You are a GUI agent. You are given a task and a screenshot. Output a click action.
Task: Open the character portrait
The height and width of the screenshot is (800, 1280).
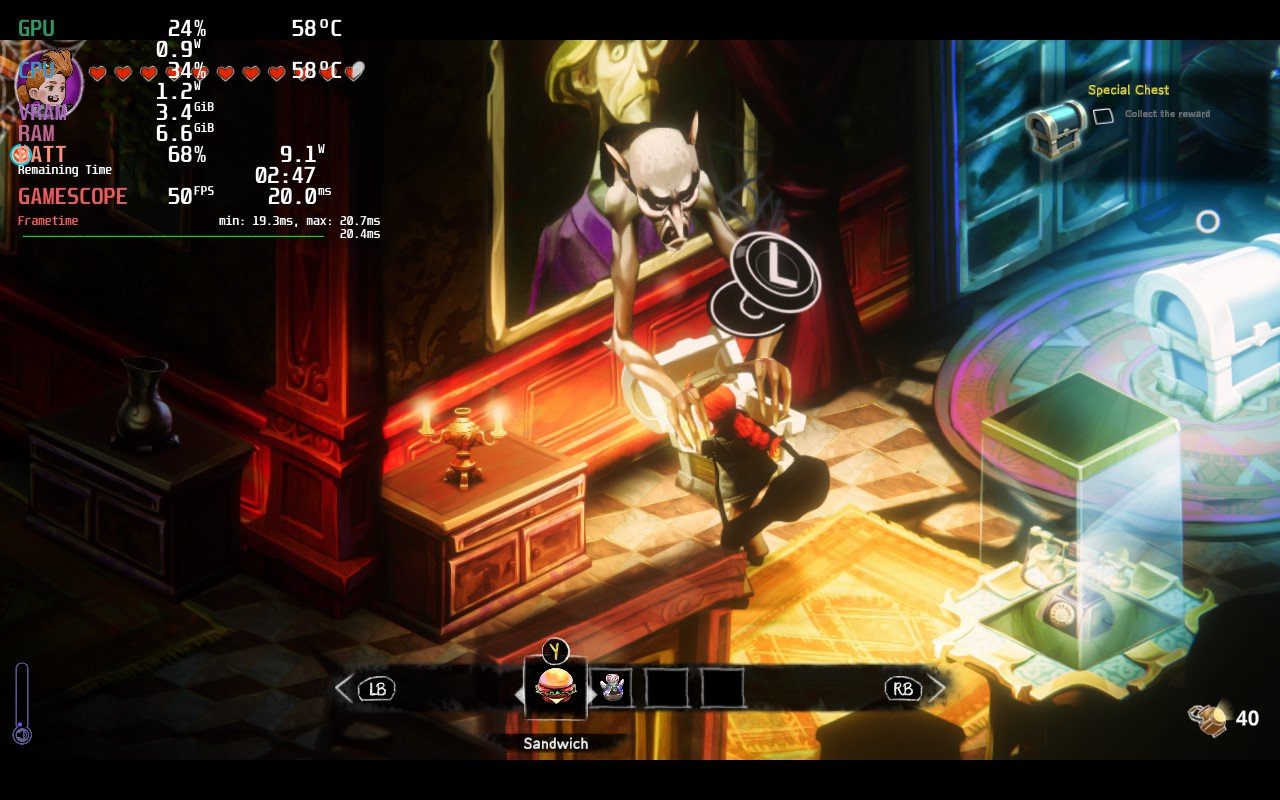click(50, 78)
